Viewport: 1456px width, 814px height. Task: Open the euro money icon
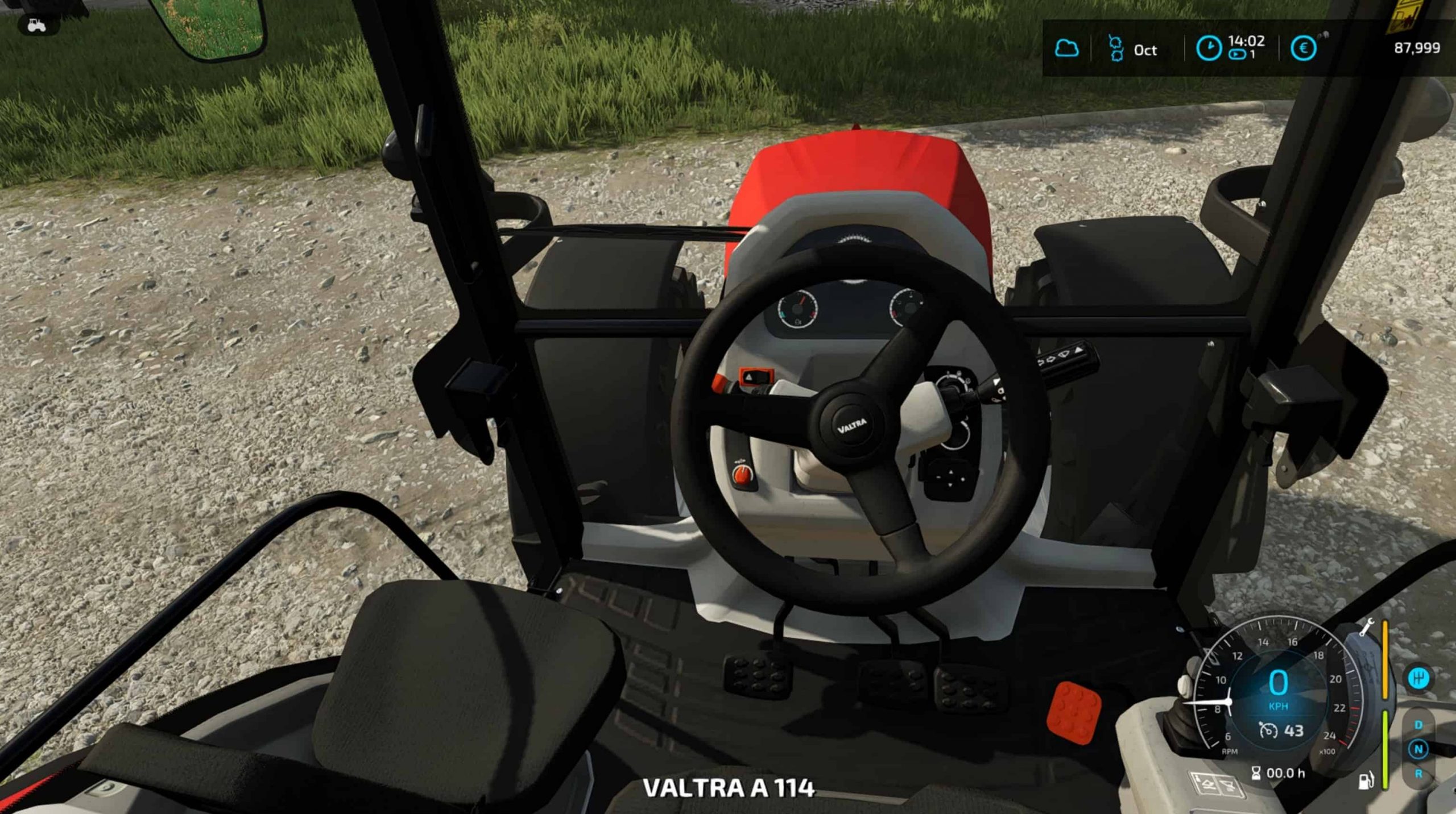[x=1303, y=48]
